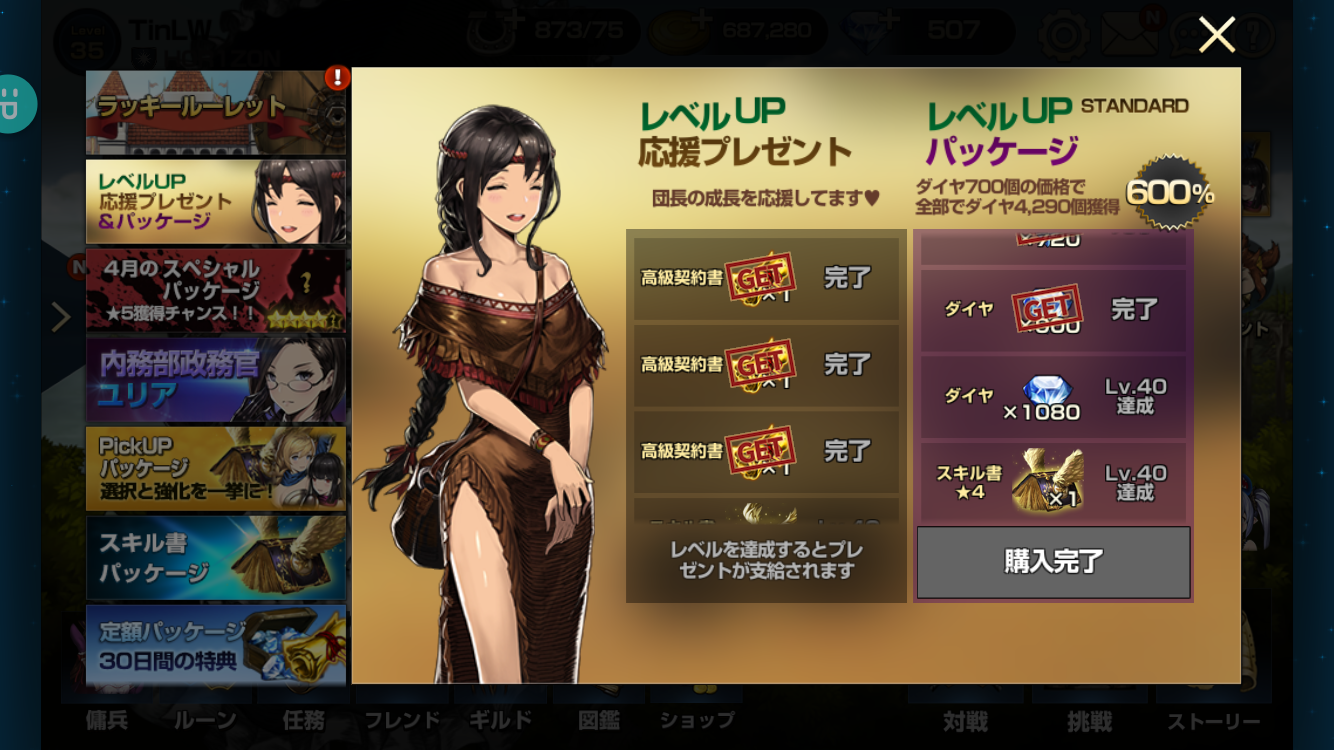The image size is (1334, 750).
Task: Go to ストーリー mode
Action: click(x=1213, y=721)
